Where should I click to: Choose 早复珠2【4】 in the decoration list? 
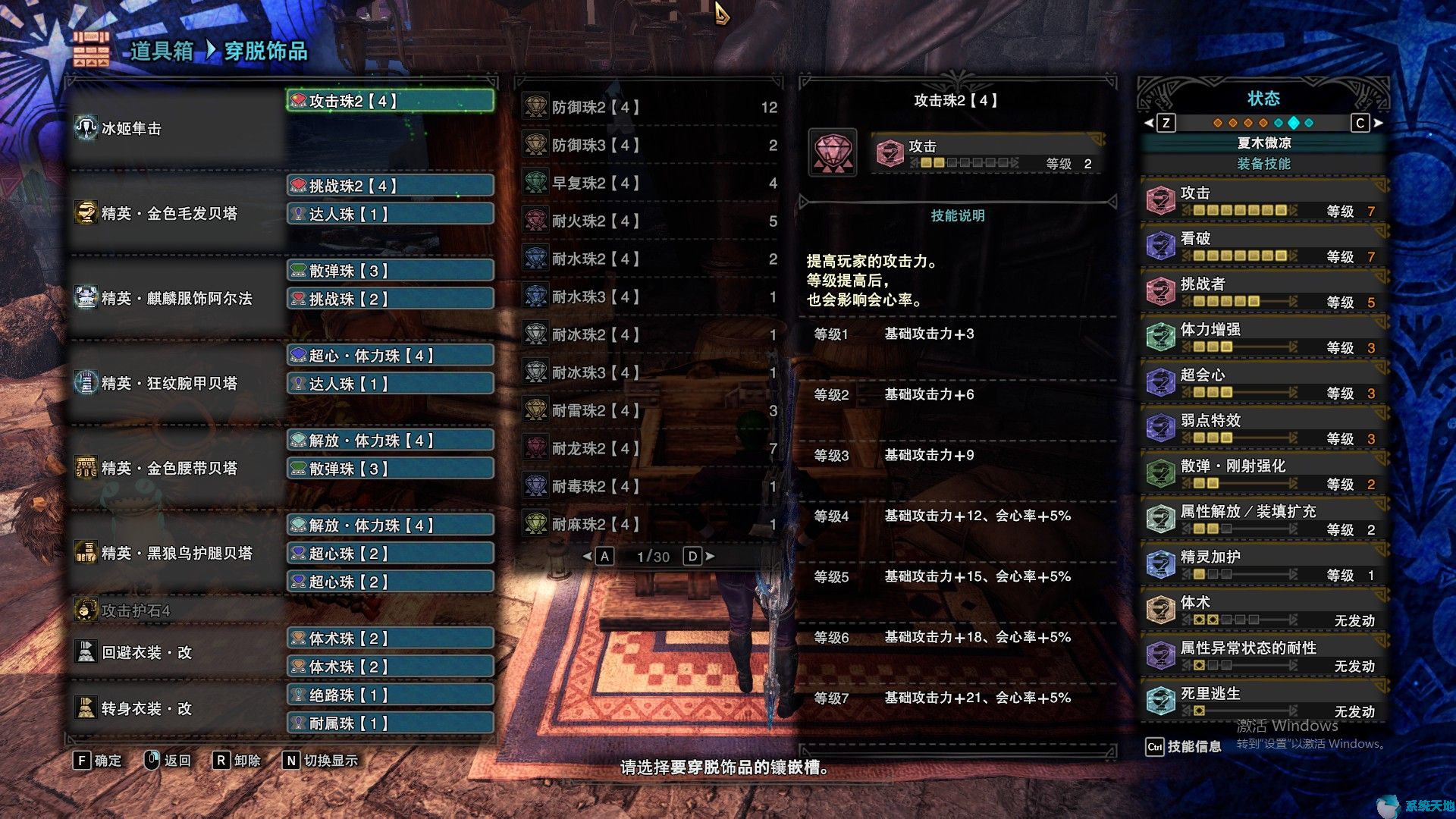tap(649, 183)
